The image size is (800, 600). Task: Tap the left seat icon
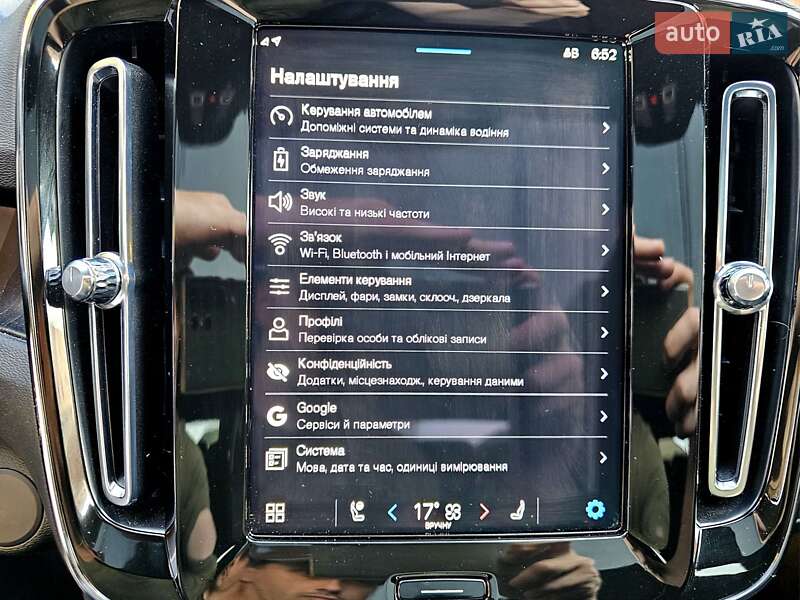(357, 512)
